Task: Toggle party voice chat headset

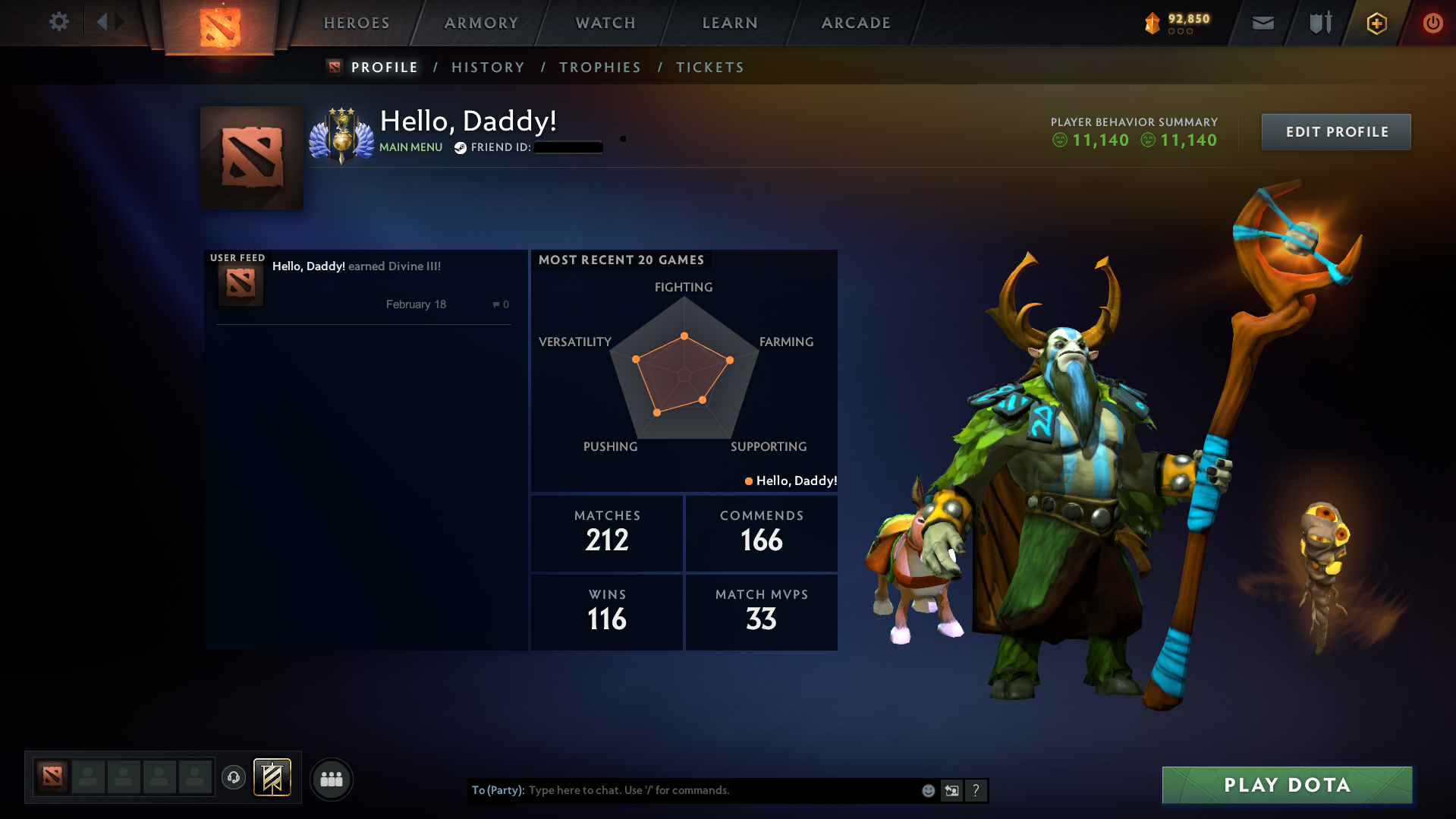Action: [234, 778]
